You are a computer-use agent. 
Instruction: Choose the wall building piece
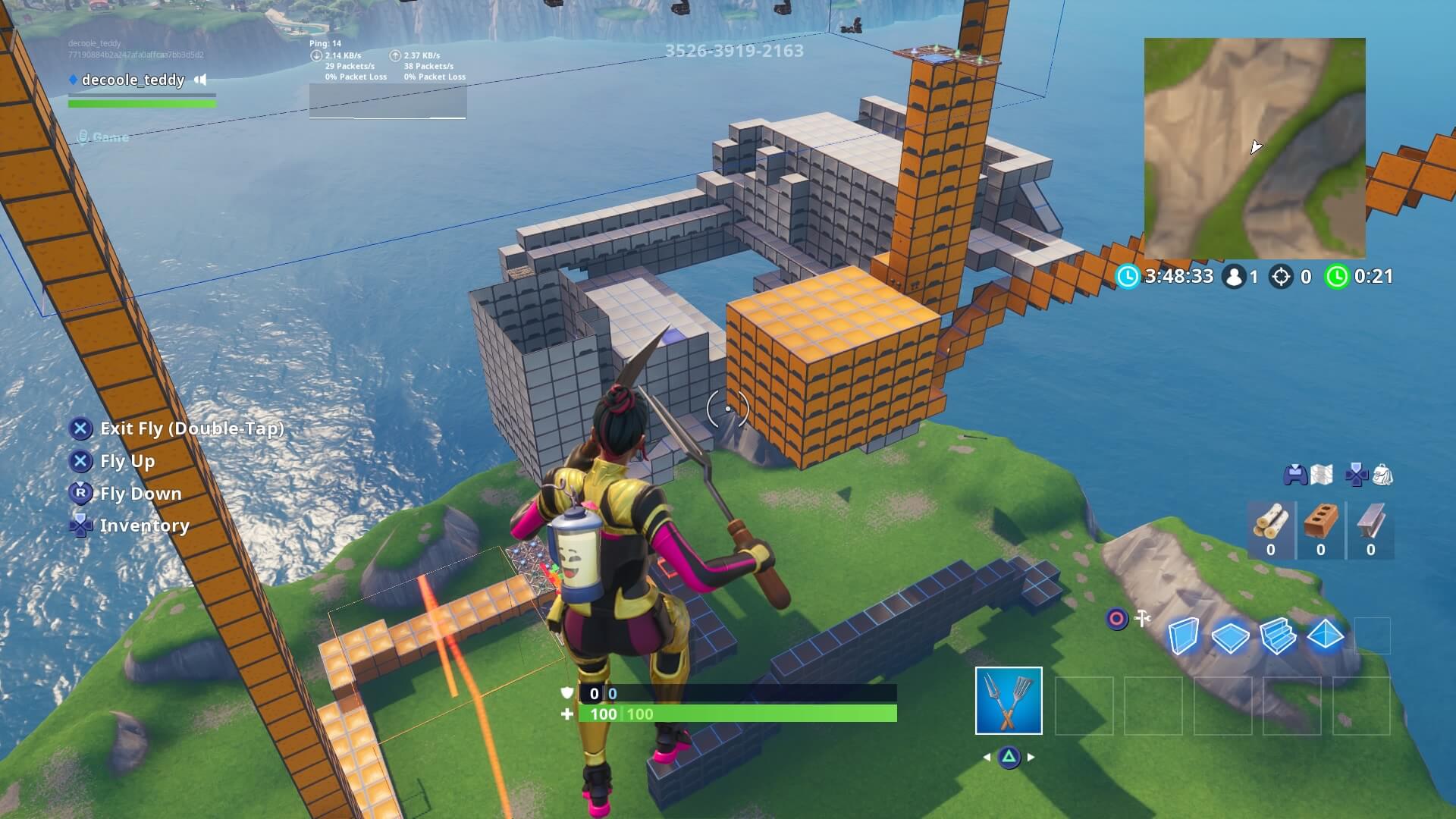pos(1183,635)
